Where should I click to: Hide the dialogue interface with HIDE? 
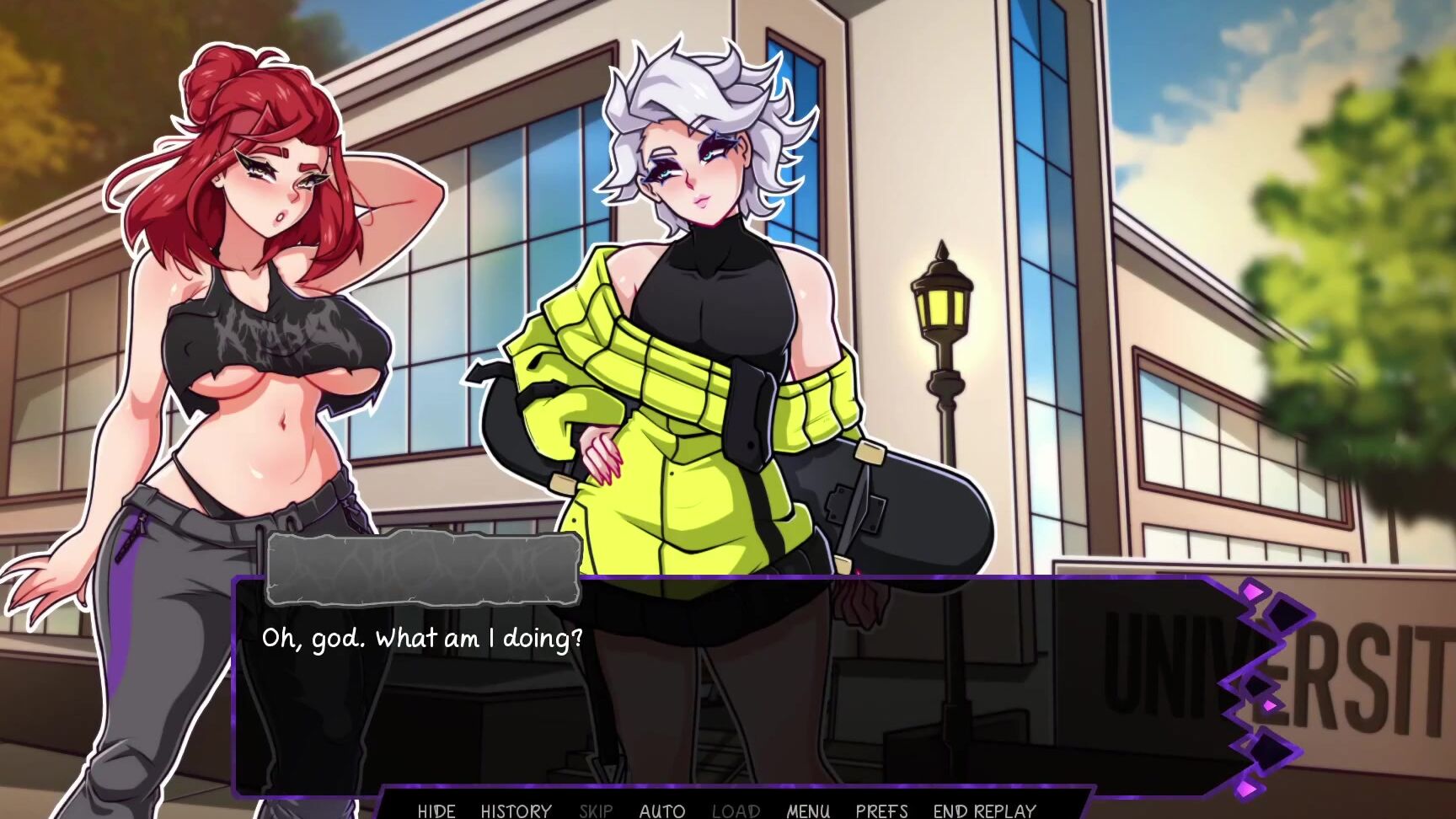click(x=436, y=811)
